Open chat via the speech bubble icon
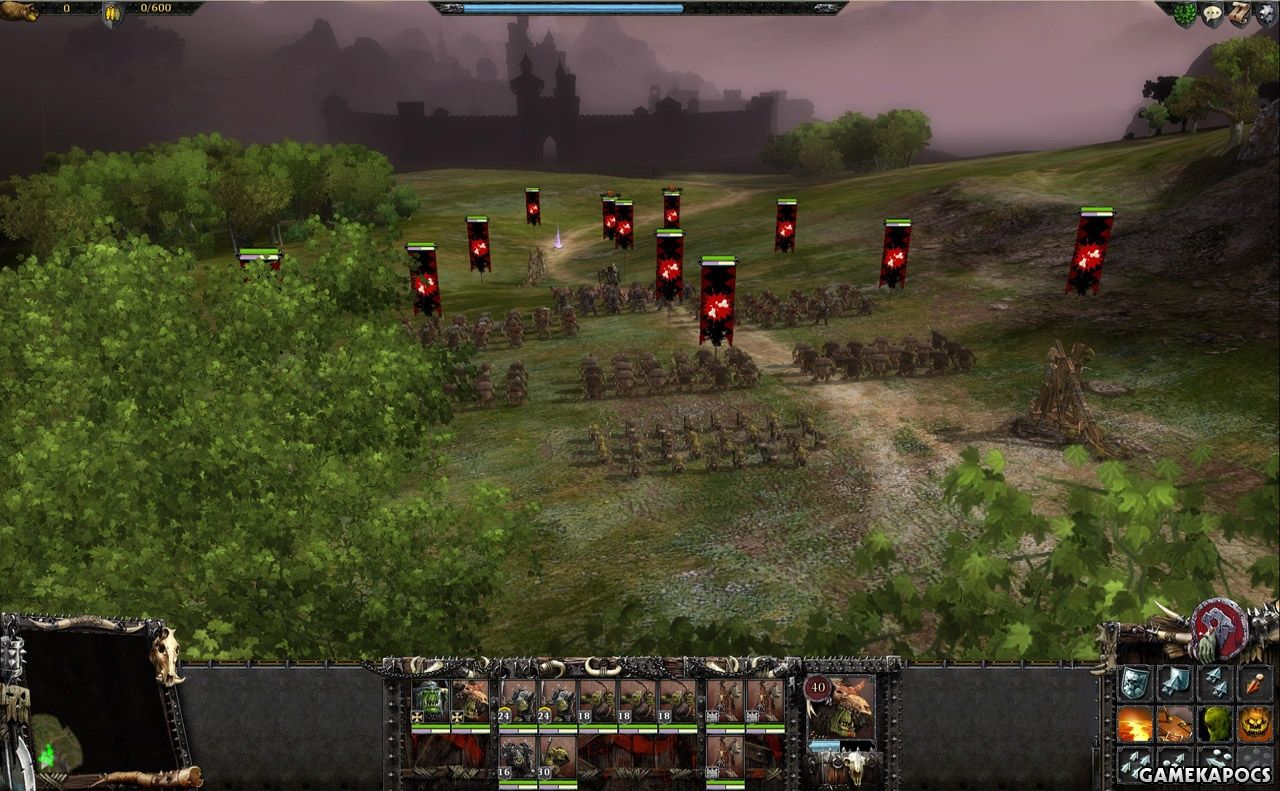 [1212, 13]
